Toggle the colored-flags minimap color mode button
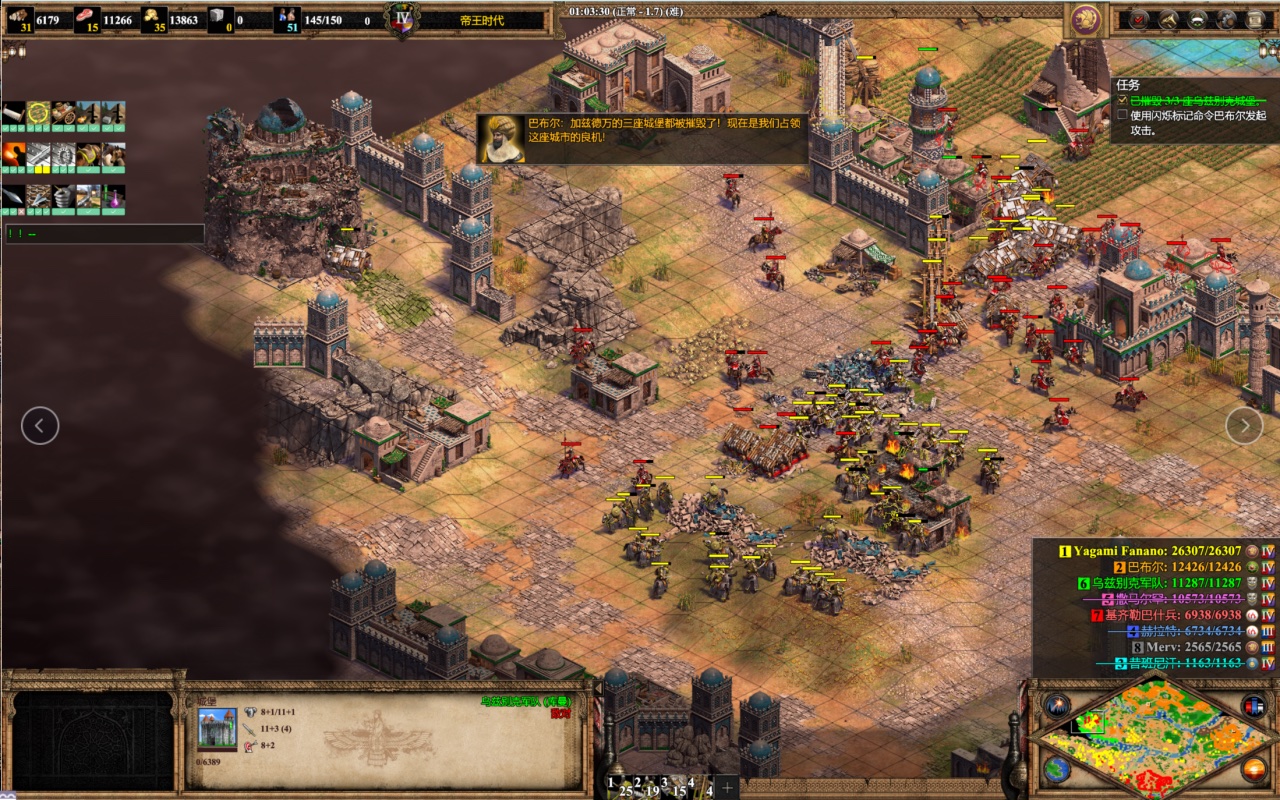The image size is (1280, 800). click(1253, 706)
